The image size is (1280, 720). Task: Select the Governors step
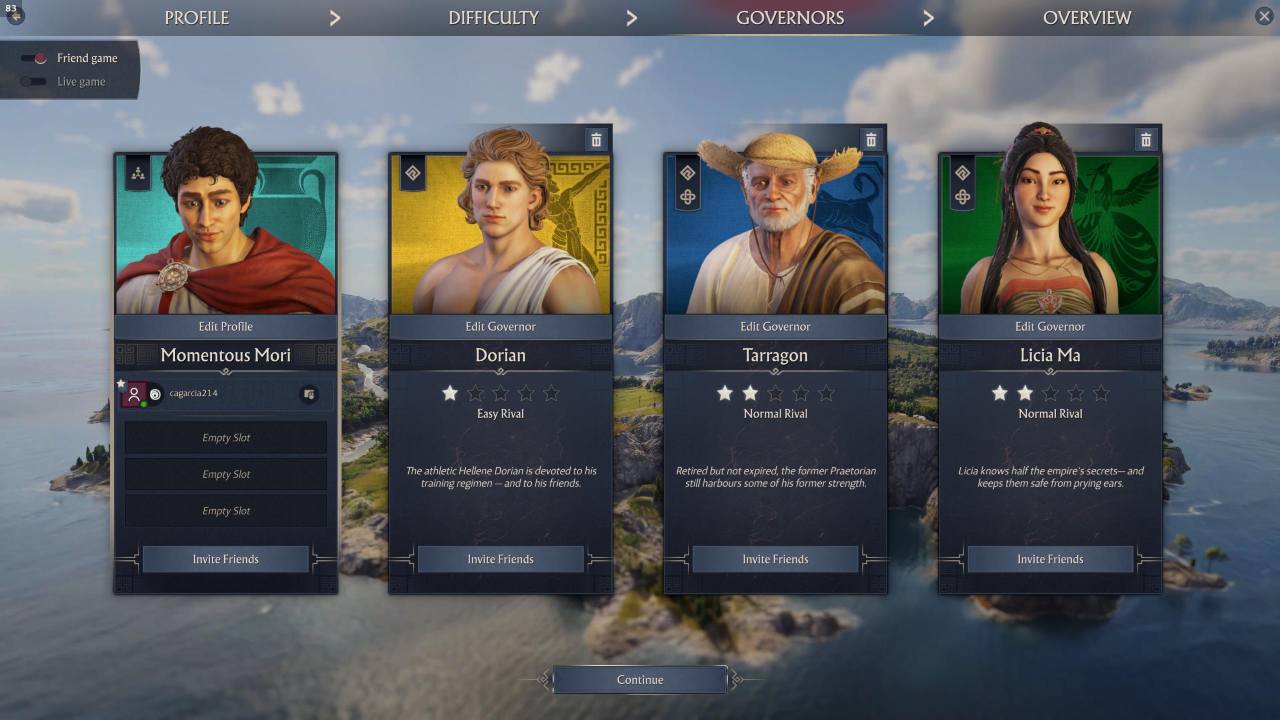click(x=790, y=18)
